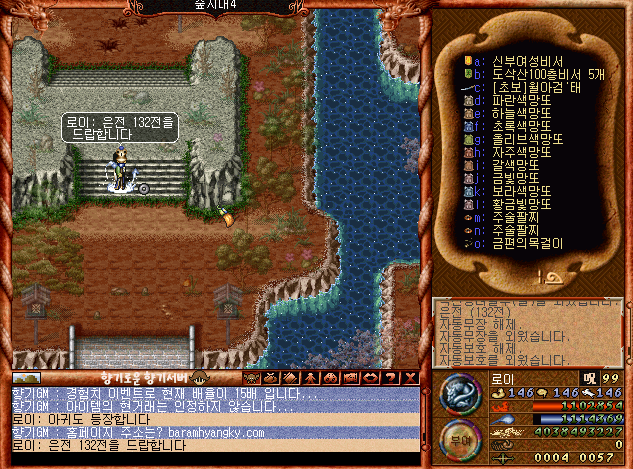
Task: Click the round 부여 emblem button
Action: [x=461, y=437]
